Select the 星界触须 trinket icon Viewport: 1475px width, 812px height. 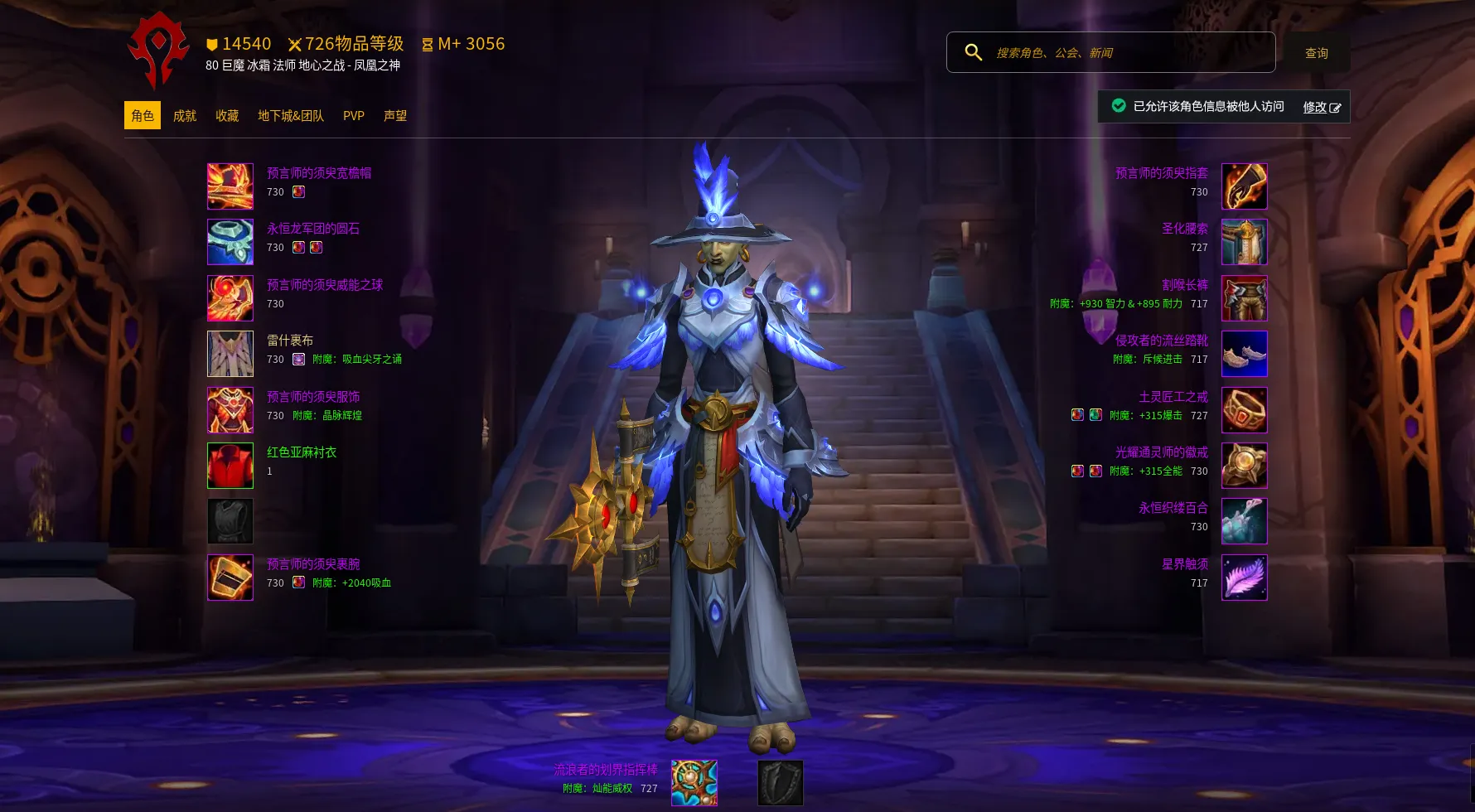point(1244,578)
